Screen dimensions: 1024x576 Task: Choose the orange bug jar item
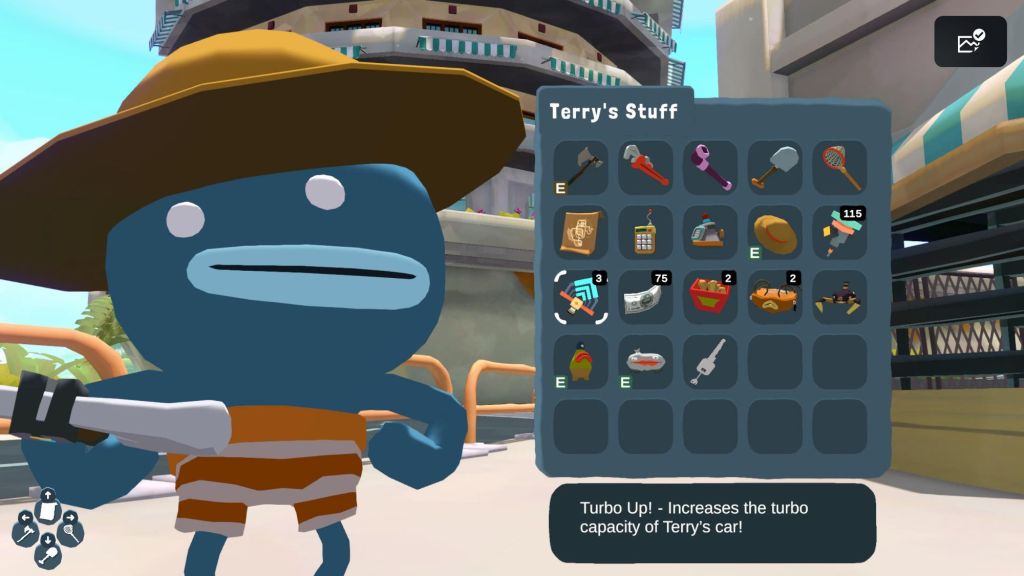tap(775, 297)
